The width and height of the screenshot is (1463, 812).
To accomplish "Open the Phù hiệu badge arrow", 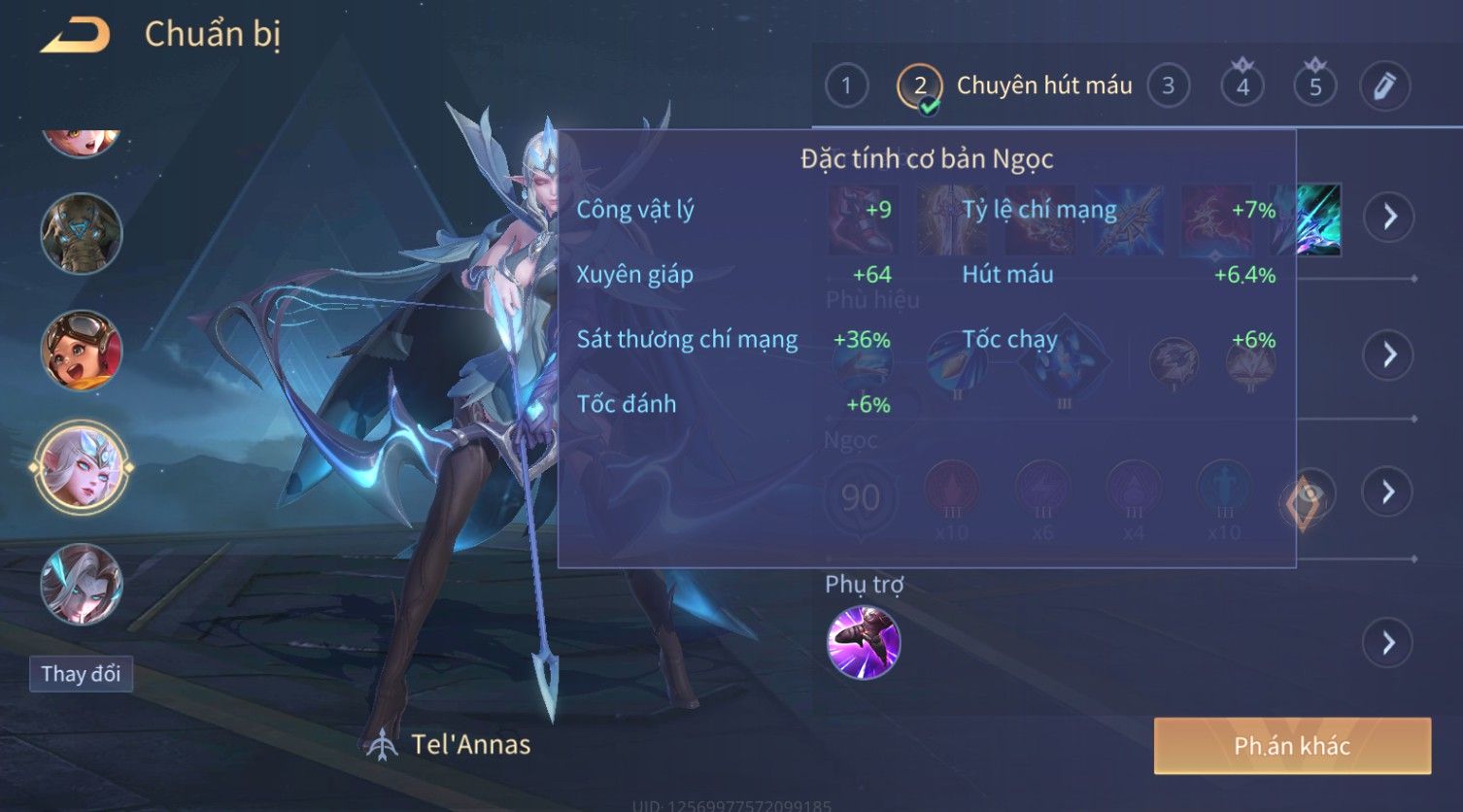I will (x=1389, y=355).
